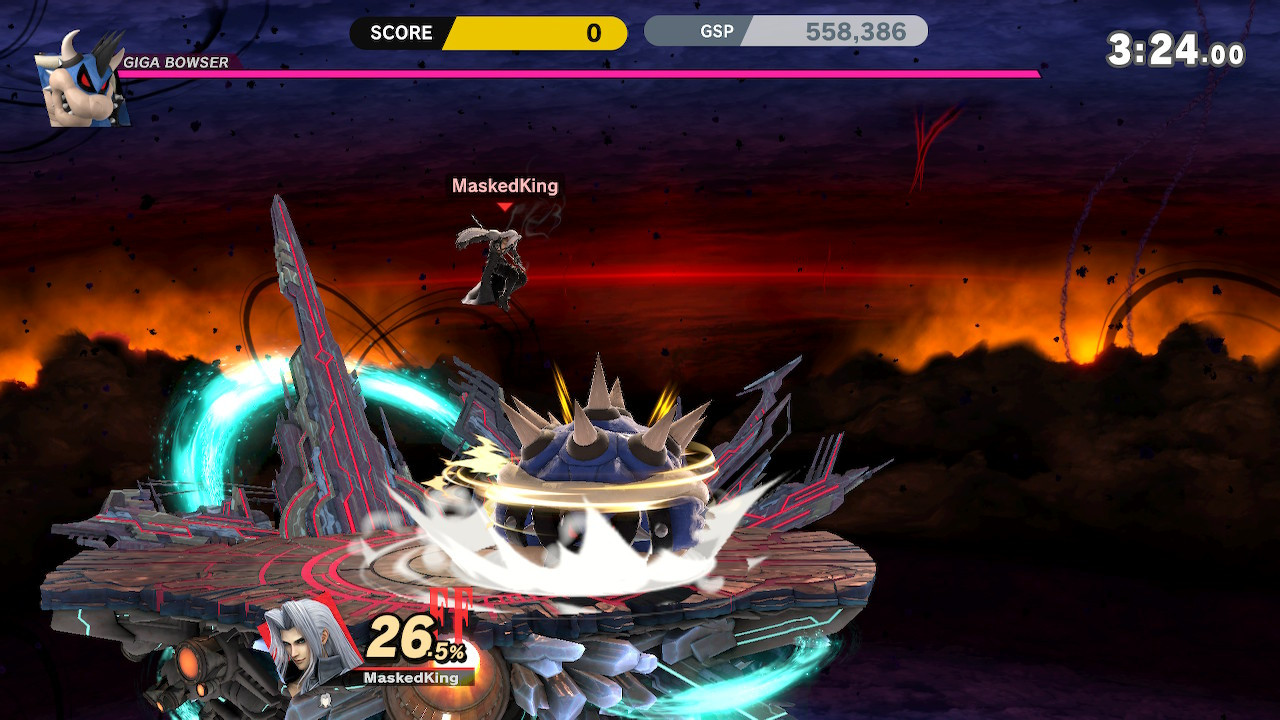The width and height of the screenshot is (1280, 720).
Task: Click the MaskedKing player name tag
Action: click(x=505, y=186)
